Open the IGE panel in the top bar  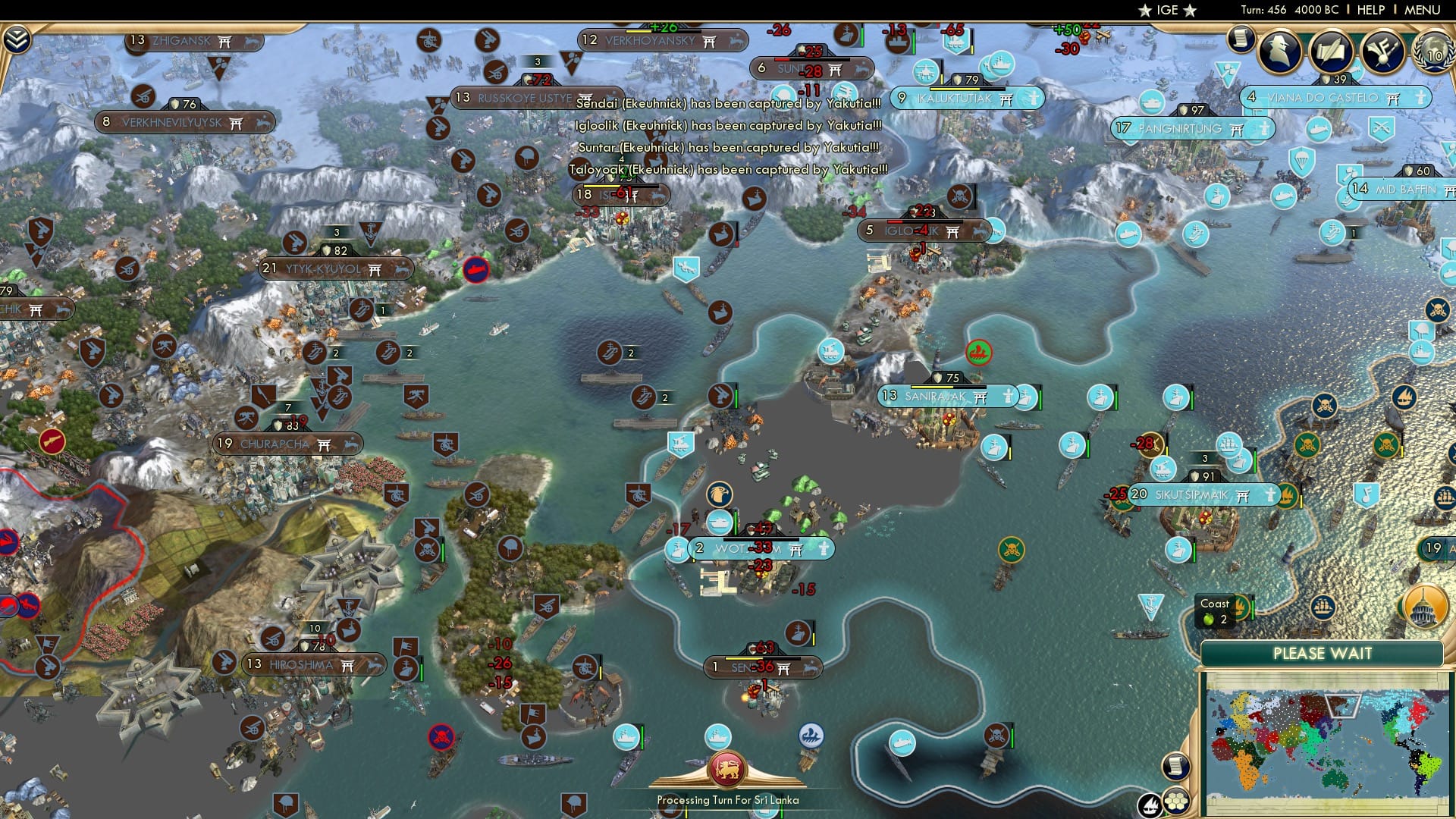coord(1168,10)
